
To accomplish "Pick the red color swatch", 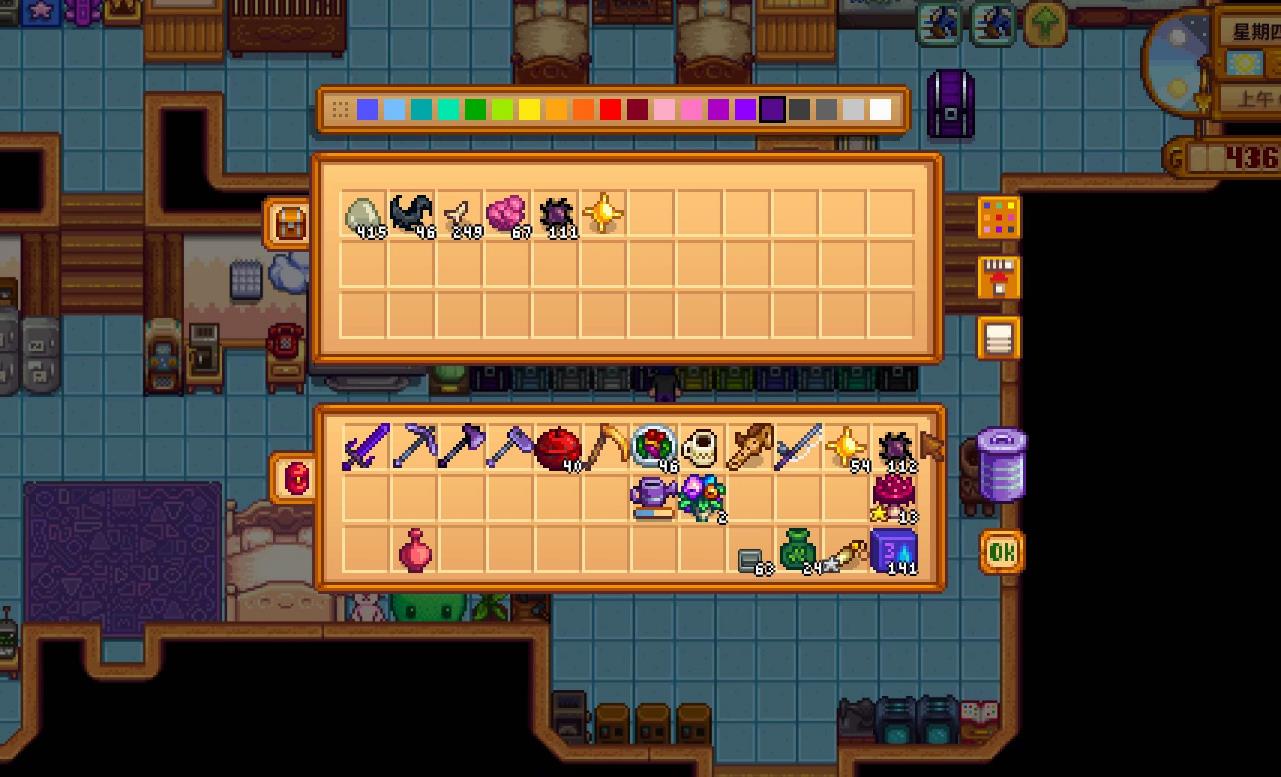I will (x=610, y=110).
